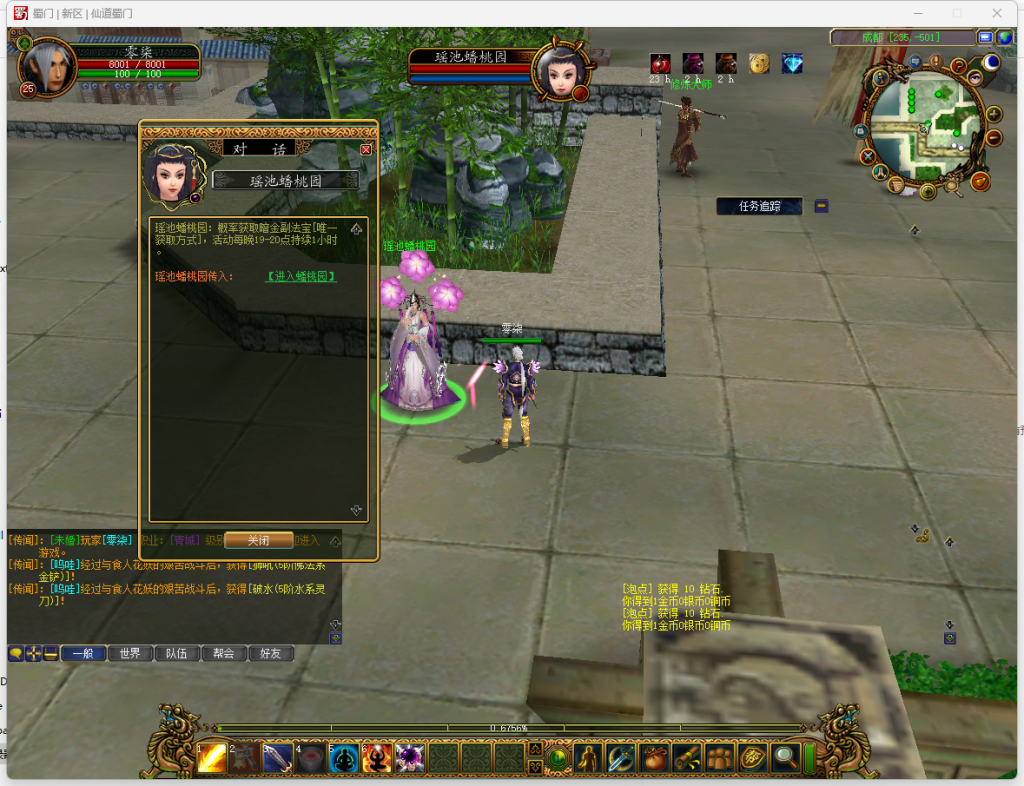
Task: Select the 好友 chat tab
Action: 271,653
